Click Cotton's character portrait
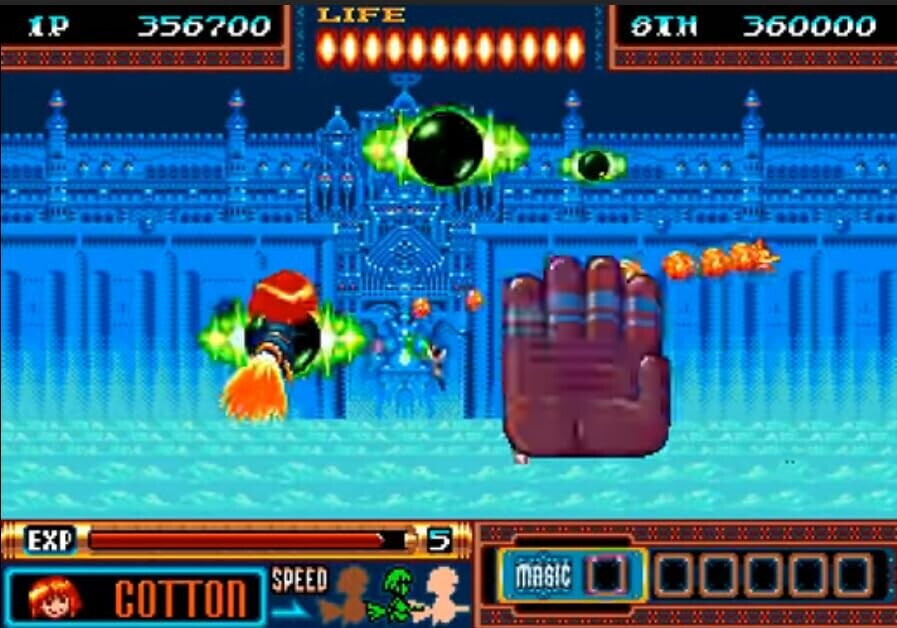The height and width of the screenshot is (628, 897). point(49,596)
